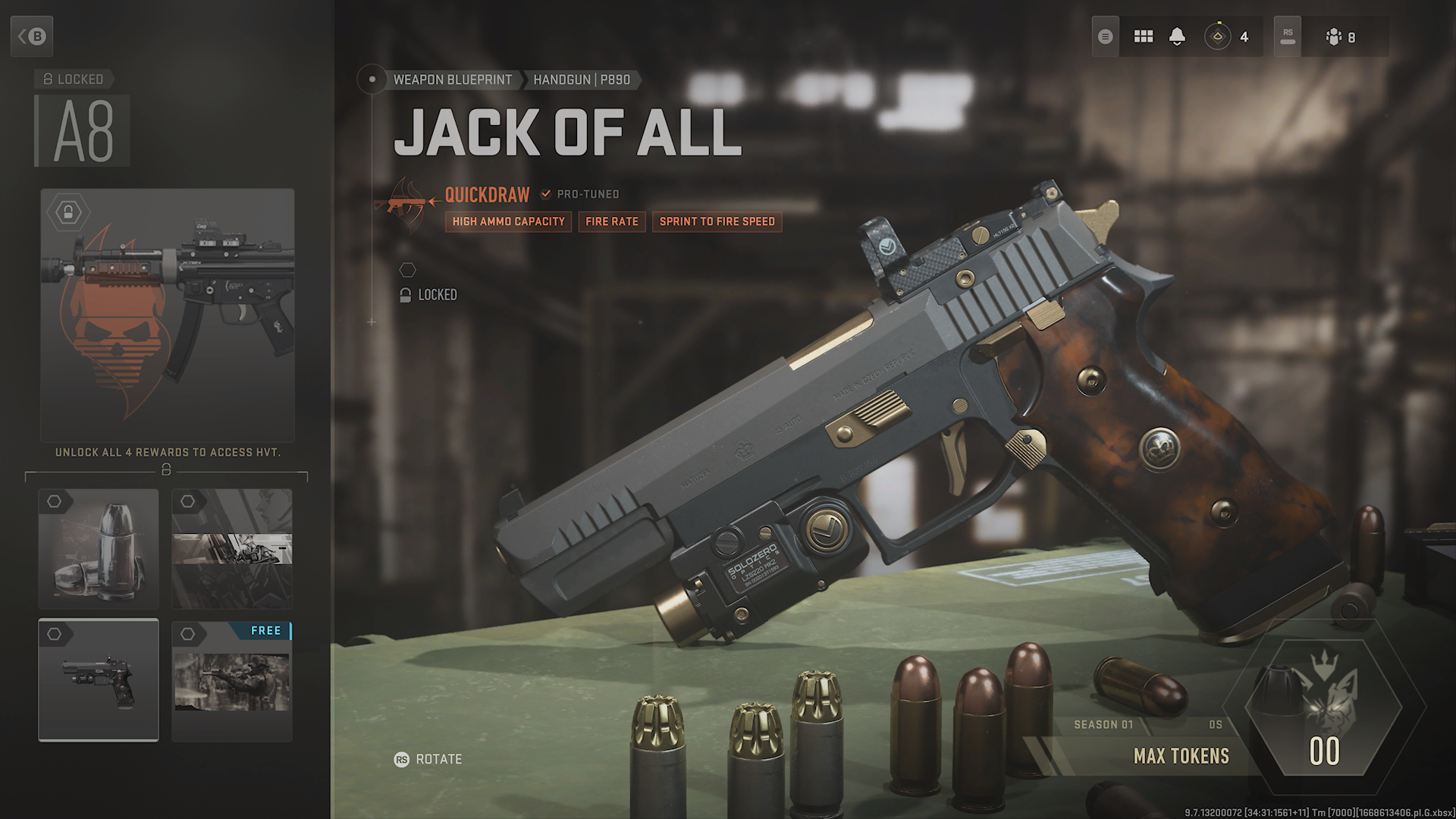Select the bullet charm reward tile

coord(99,549)
